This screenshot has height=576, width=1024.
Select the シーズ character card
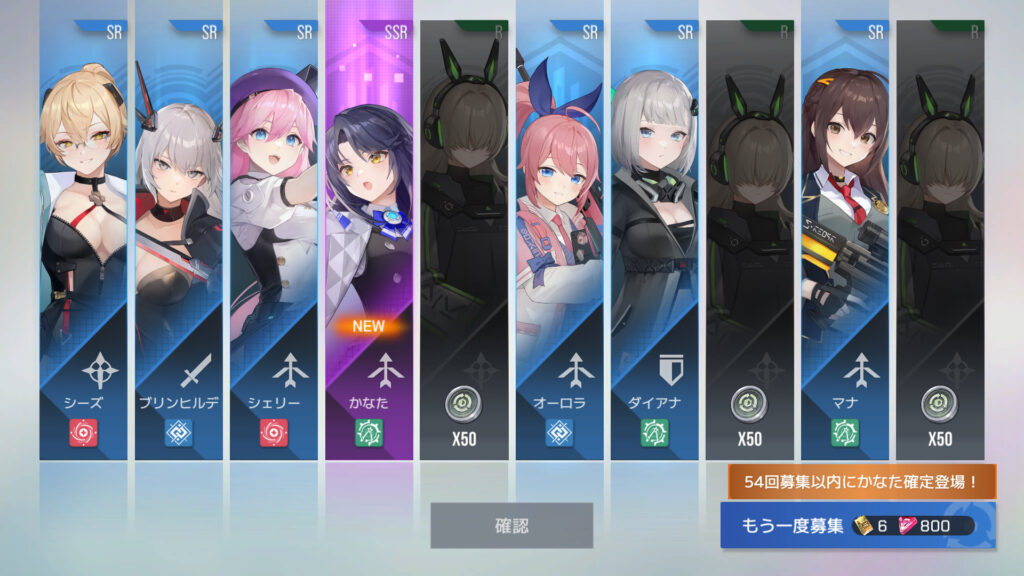83,240
